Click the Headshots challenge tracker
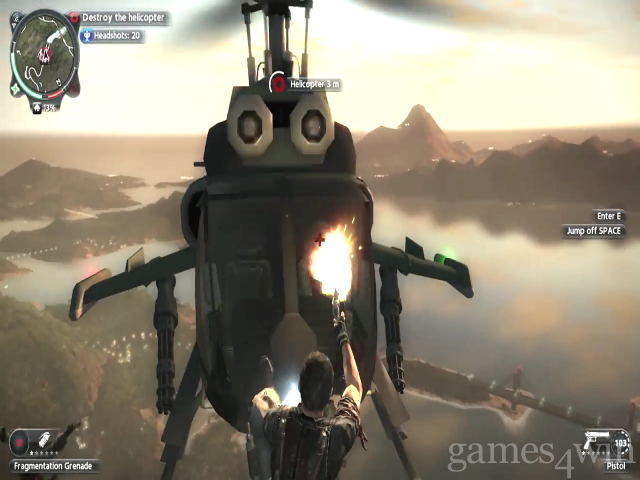Image resolution: width=640 pixels, height=480 pixels. tap(111, 36)
